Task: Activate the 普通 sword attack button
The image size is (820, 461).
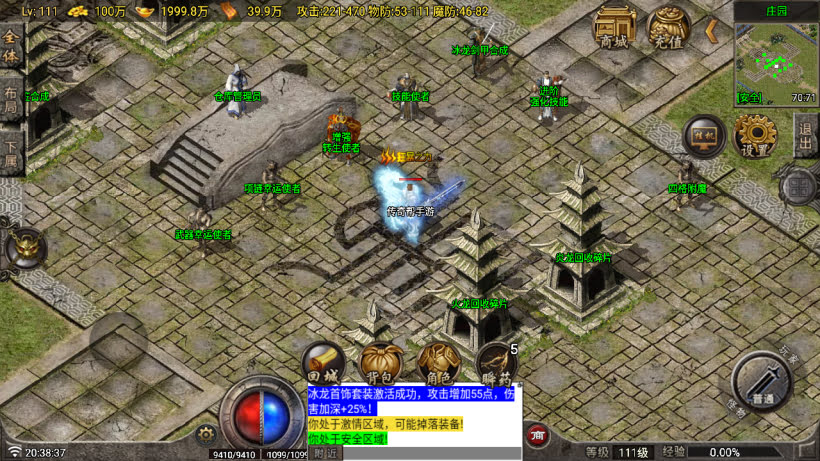Action: tap(762, 381)
